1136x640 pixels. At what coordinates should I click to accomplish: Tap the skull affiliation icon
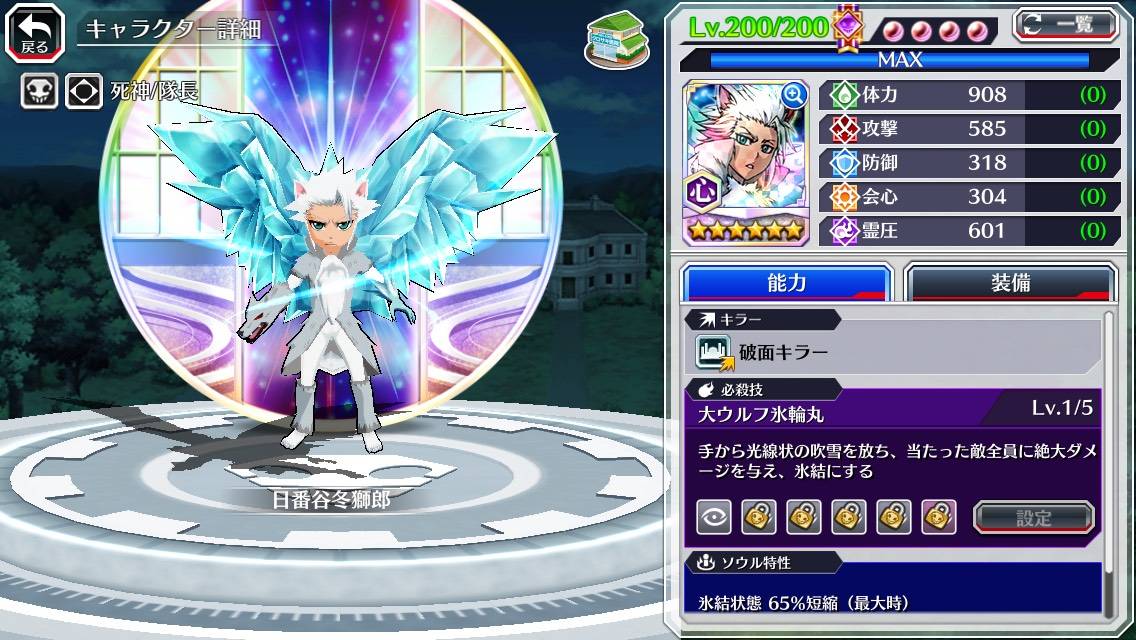pos(39,92)
